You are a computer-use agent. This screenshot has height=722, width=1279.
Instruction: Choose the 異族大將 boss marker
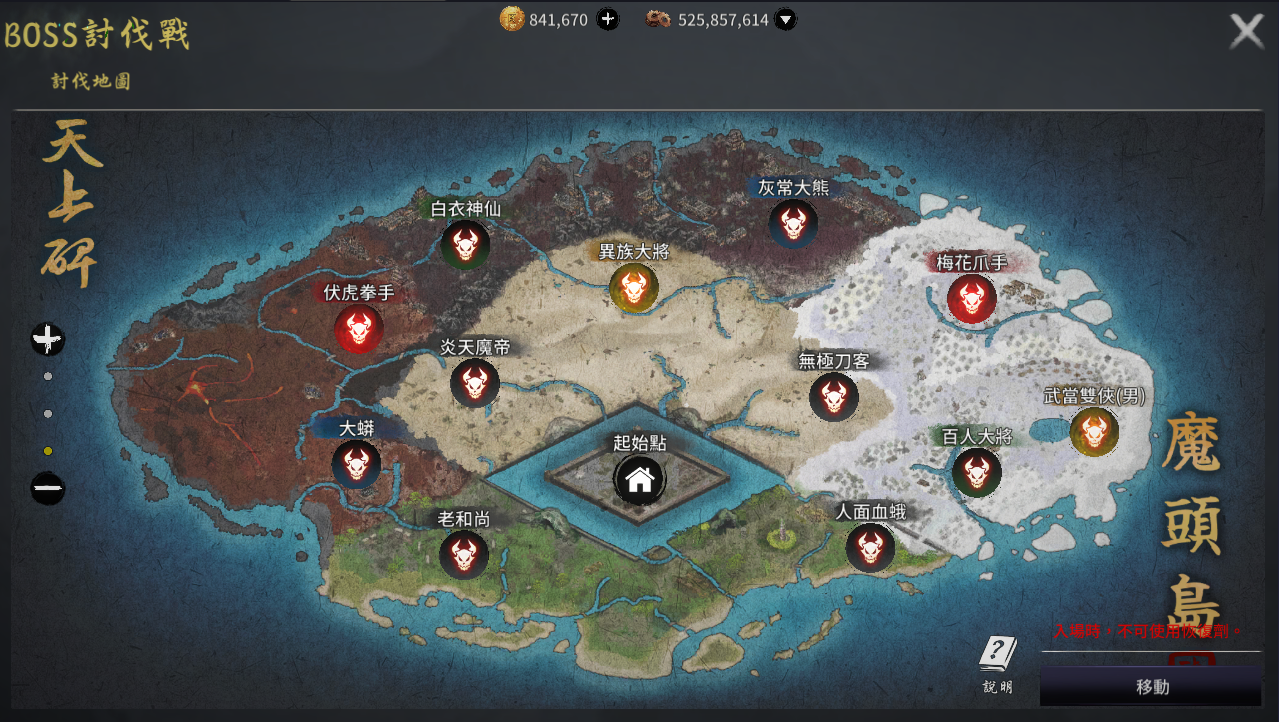(634, 288)
